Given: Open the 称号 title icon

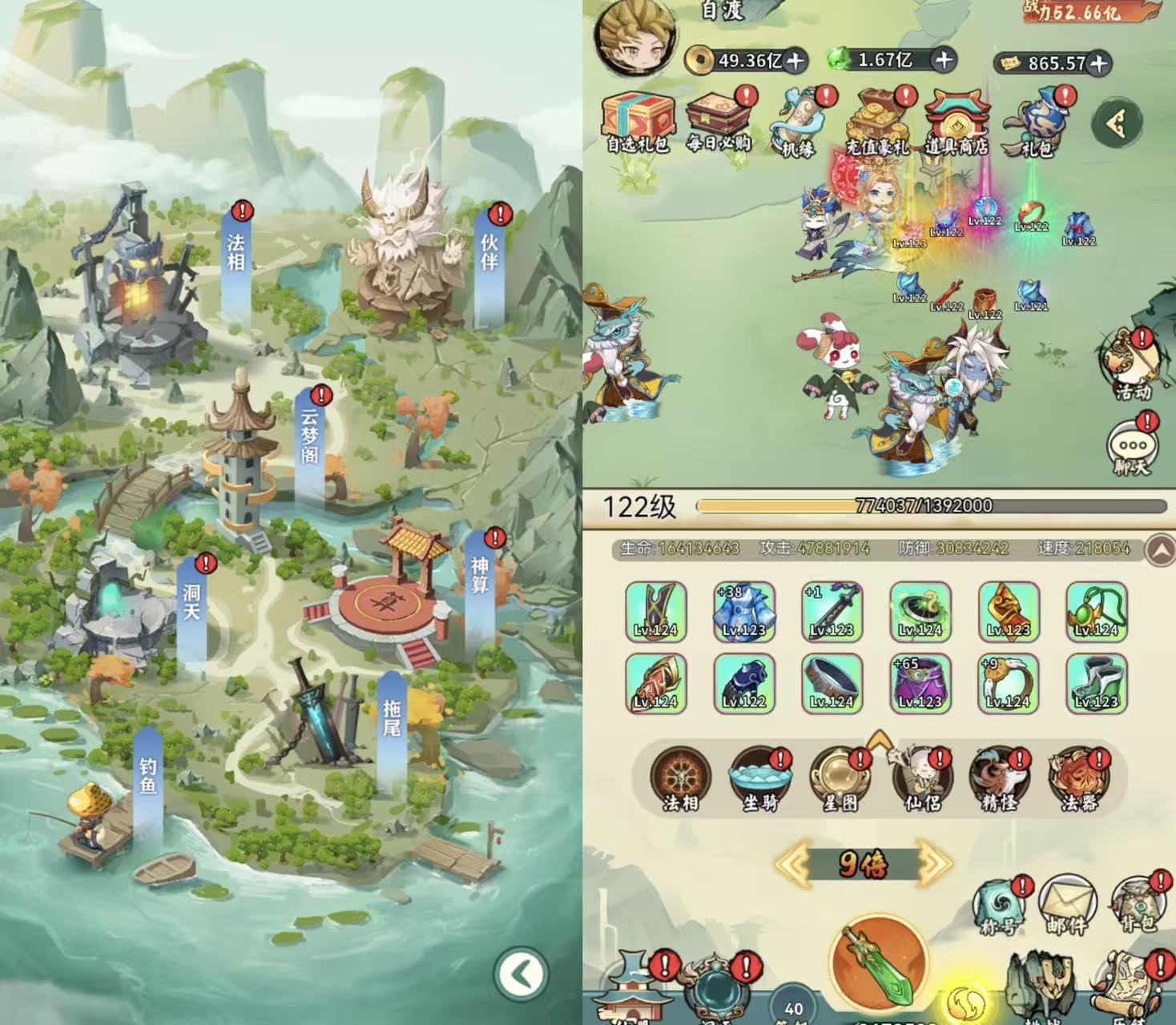Looking at the screenshot, I should pos(998,906).
